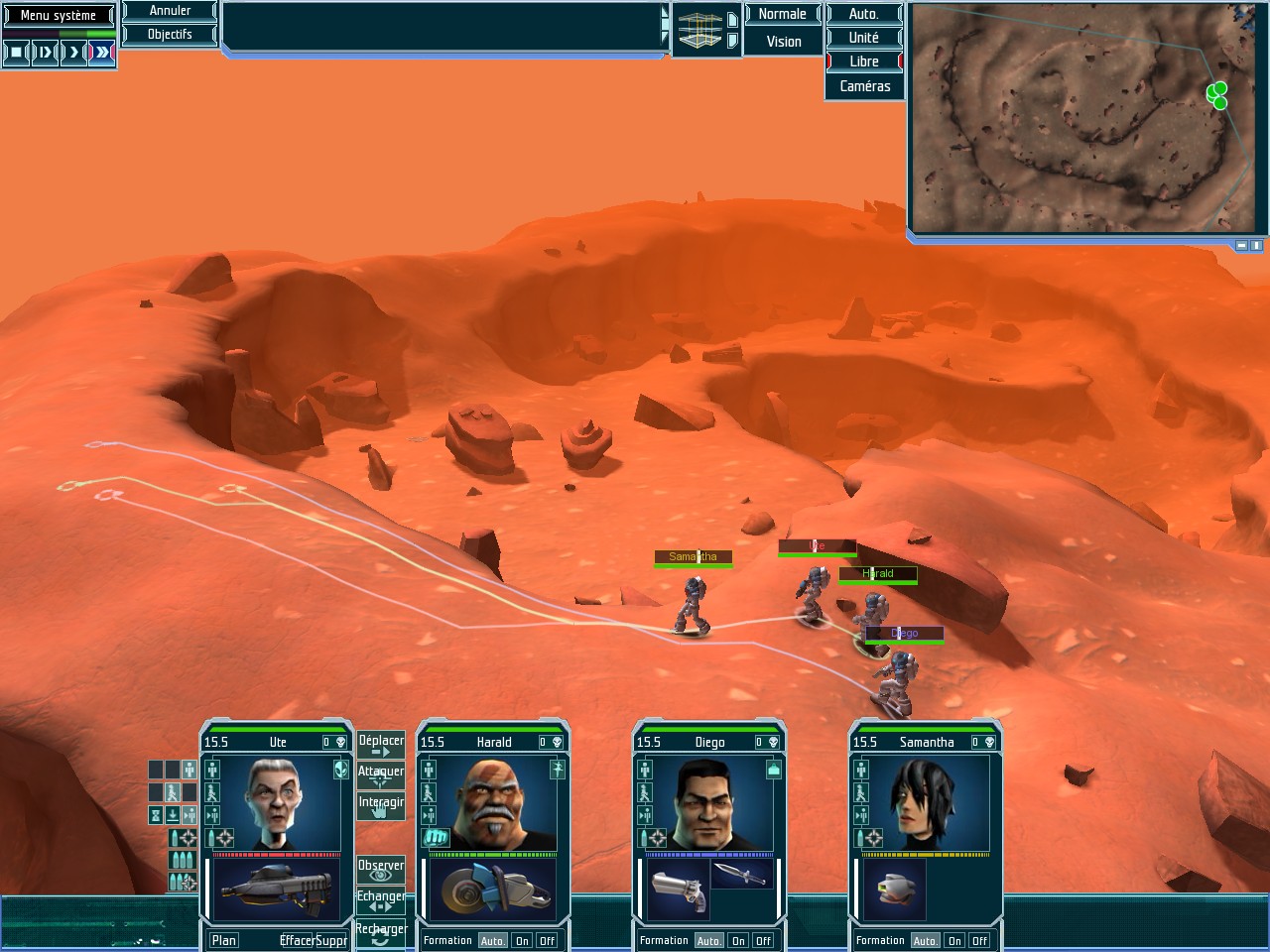This screenshot has width=1270, height=952.
Task: Reload weapon with Recharger
Action: tap(381, 933)
